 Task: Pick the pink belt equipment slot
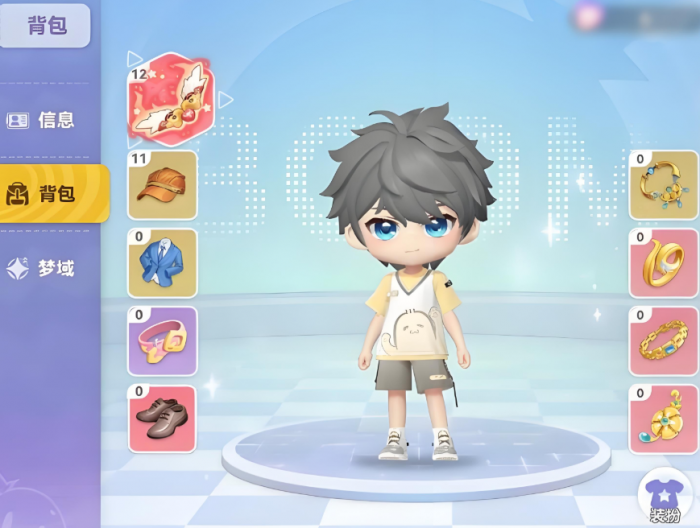click(163, 341)
